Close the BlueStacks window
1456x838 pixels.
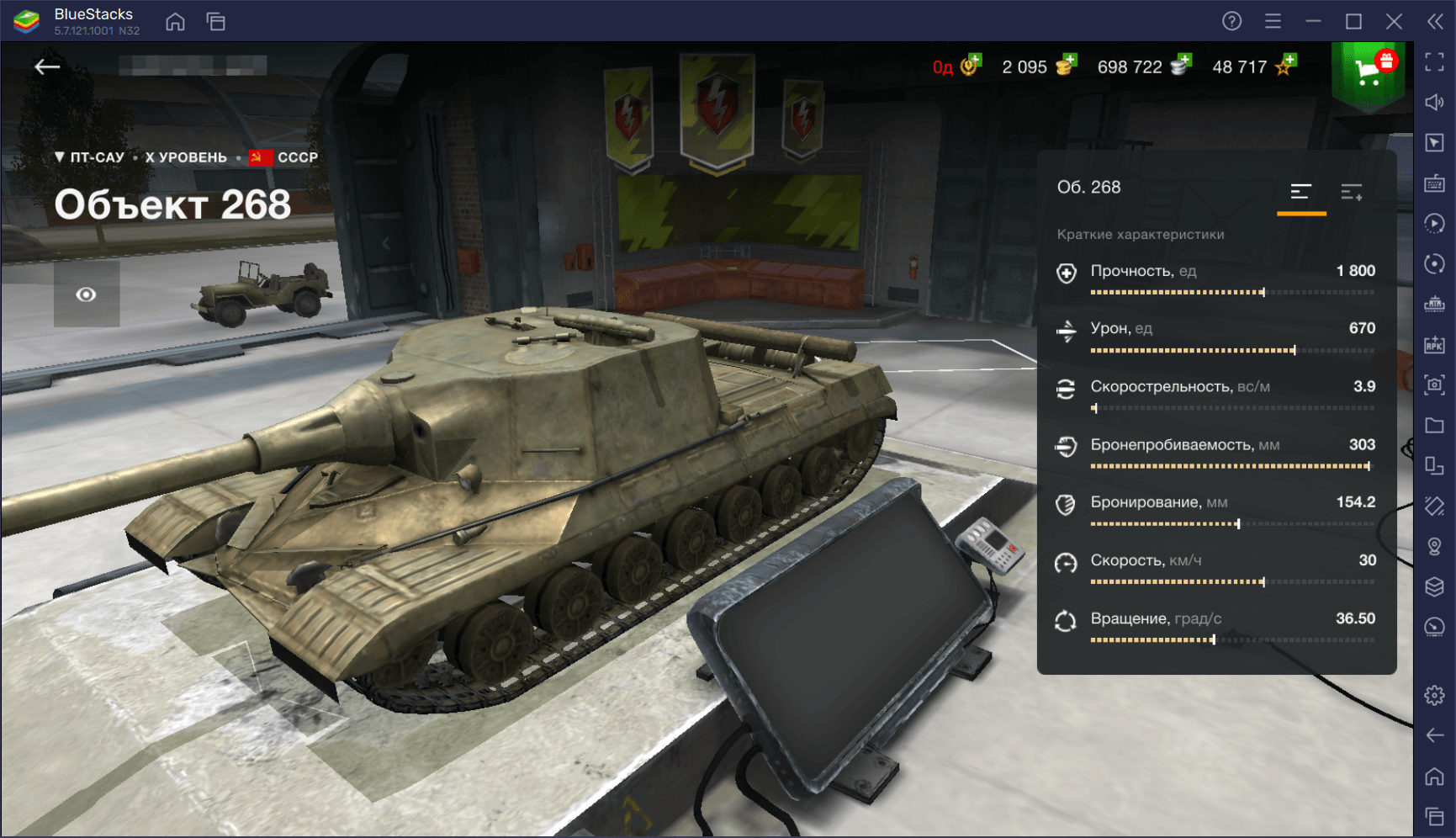click(x=1394, y=21)
